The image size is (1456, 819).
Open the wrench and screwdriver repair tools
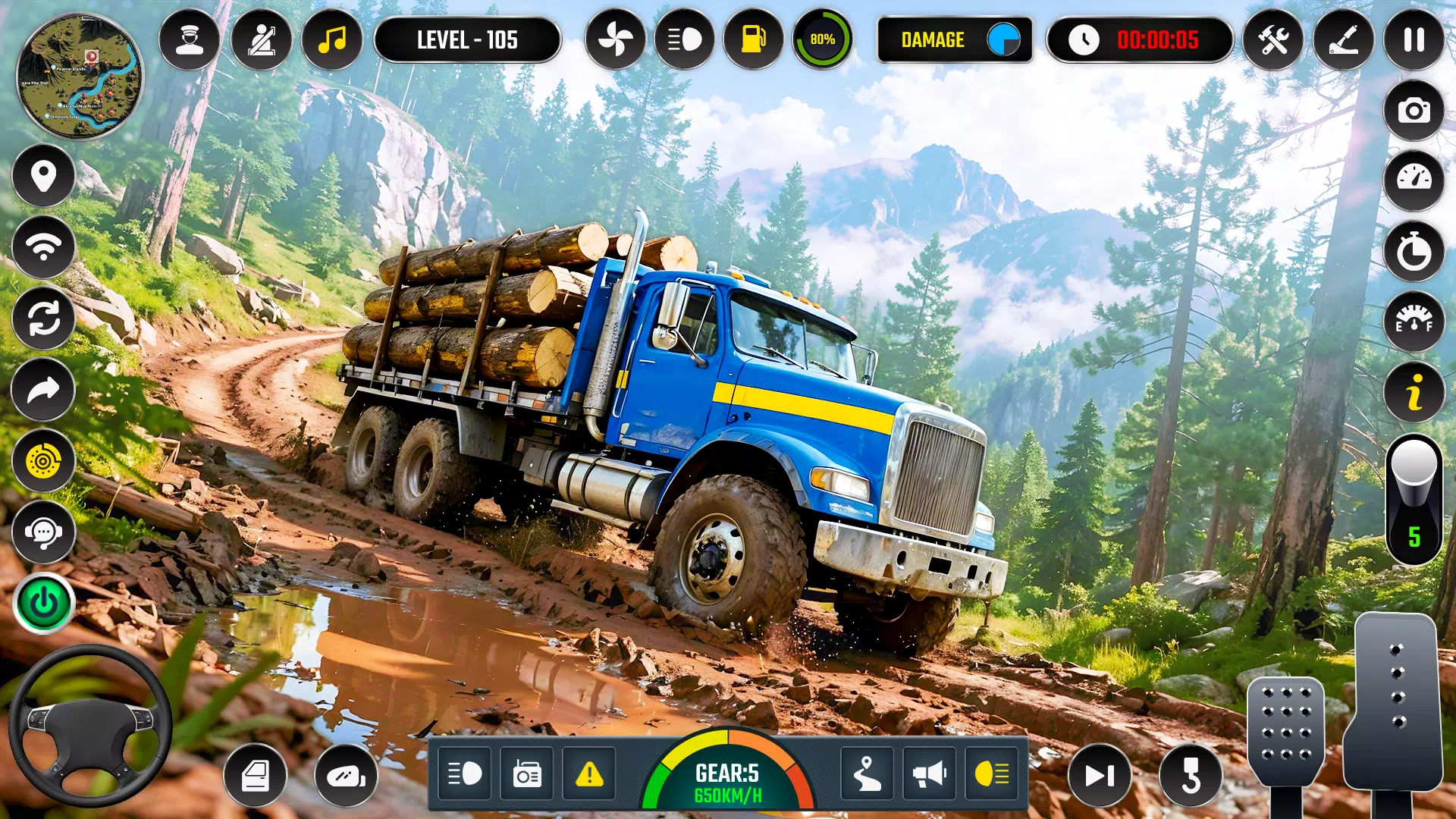1273,39
